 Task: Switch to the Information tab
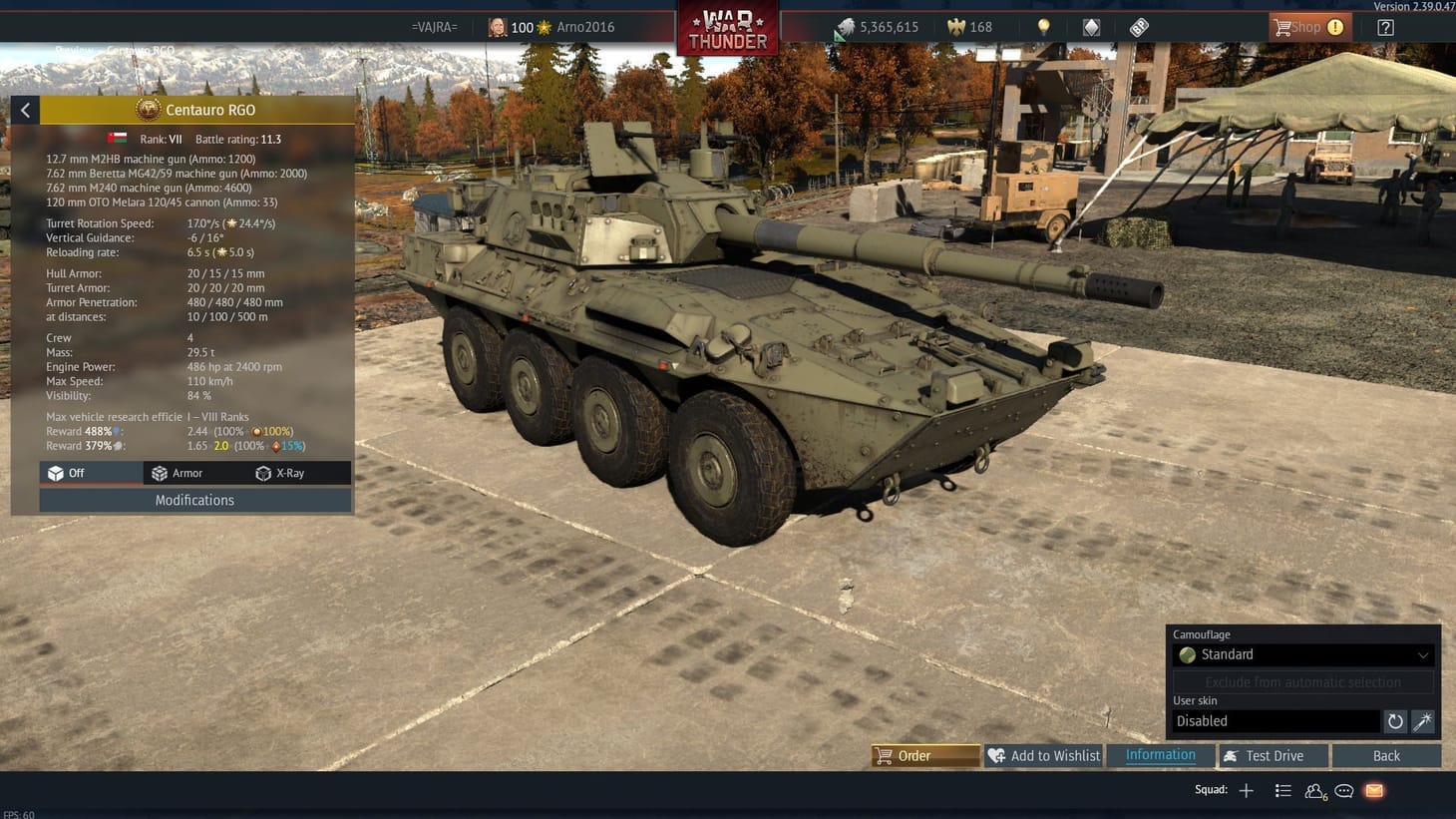[x=1160, y=755]
